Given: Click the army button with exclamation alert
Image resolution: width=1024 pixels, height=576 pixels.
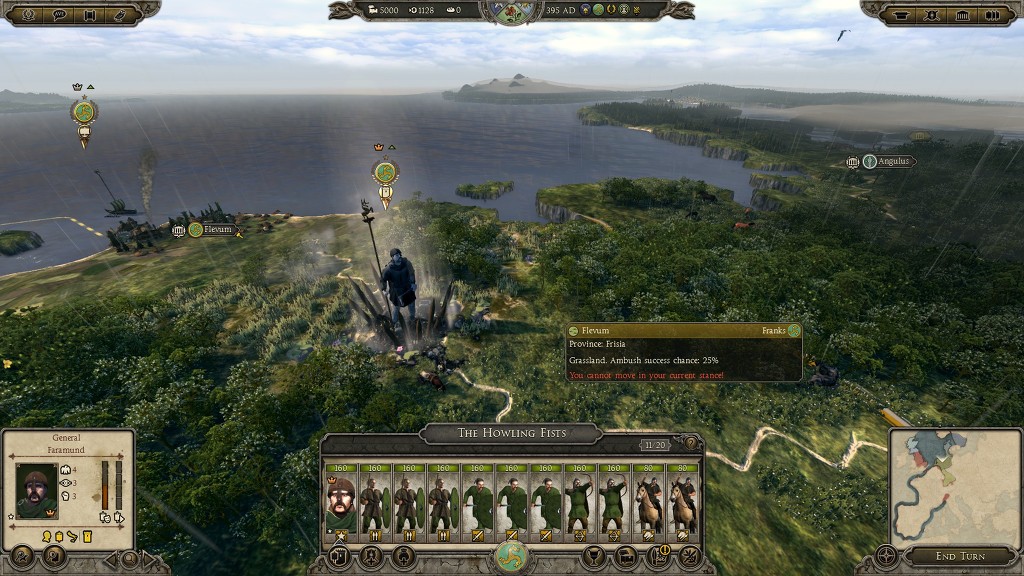Looking at the screenshot, I should coord(655,556).
